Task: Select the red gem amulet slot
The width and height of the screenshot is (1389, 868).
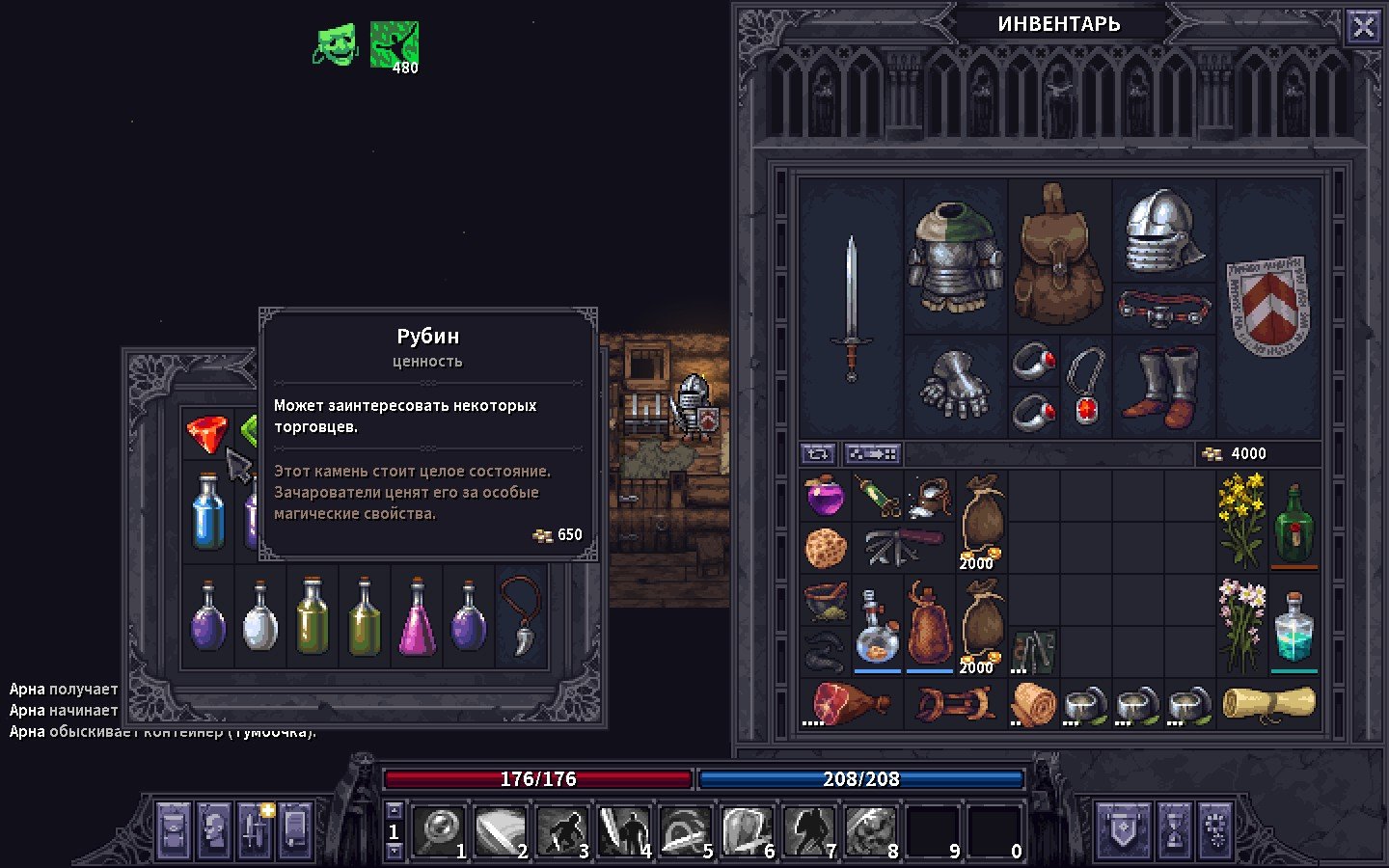Action: (1086, 386)
